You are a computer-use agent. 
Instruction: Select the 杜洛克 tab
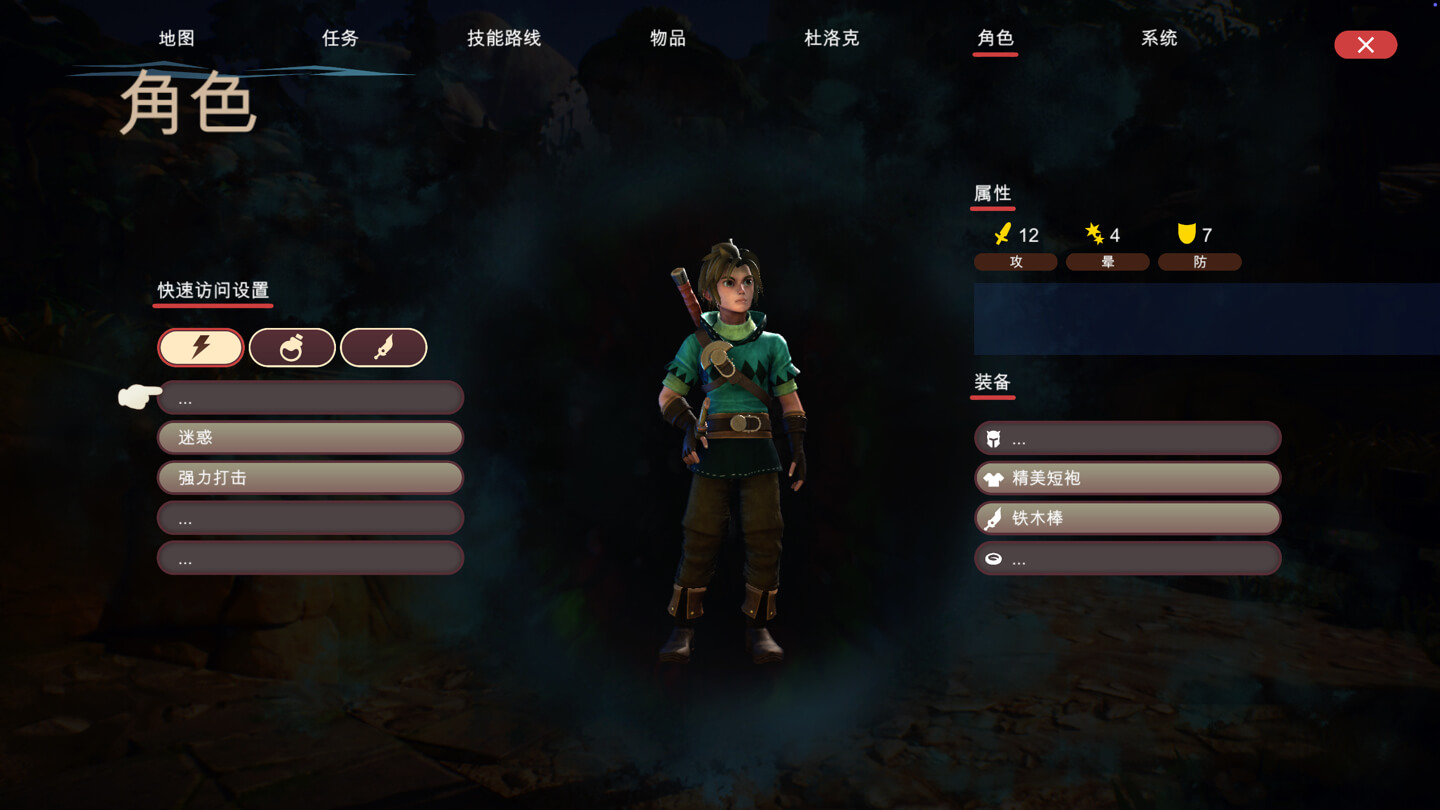(832, 38)
